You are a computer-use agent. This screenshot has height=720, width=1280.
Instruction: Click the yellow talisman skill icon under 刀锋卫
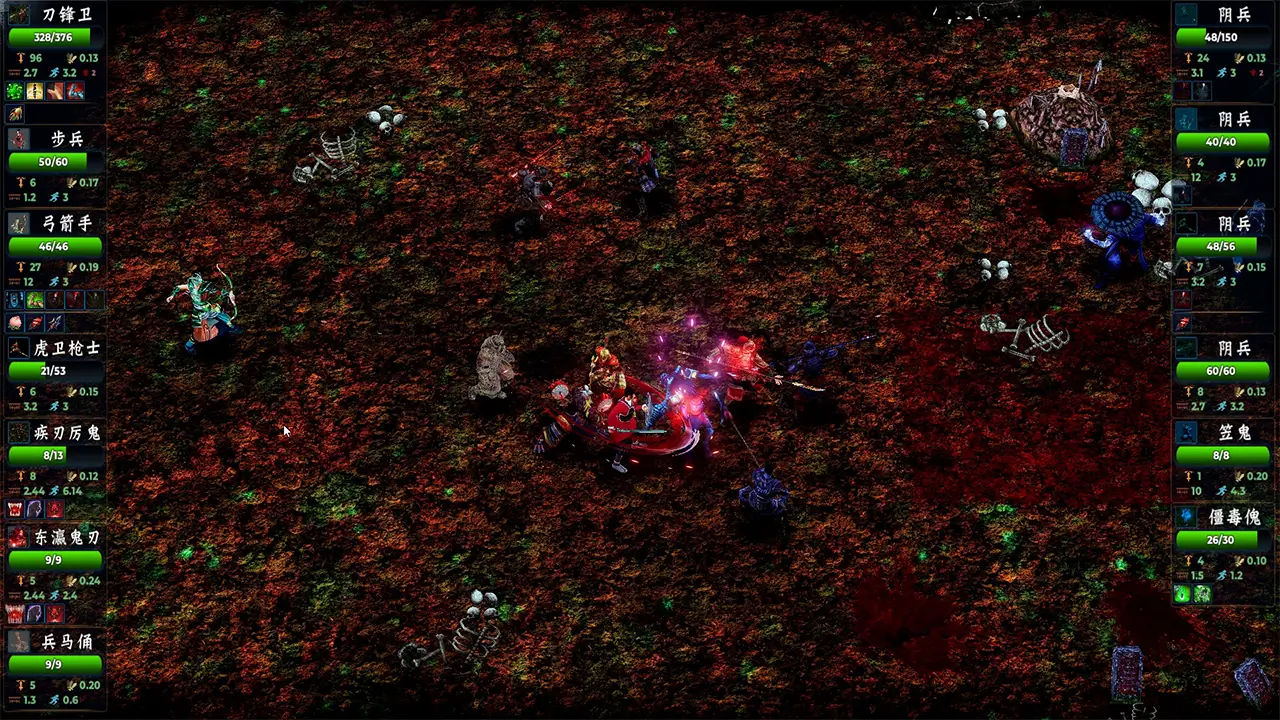[34, 91]
